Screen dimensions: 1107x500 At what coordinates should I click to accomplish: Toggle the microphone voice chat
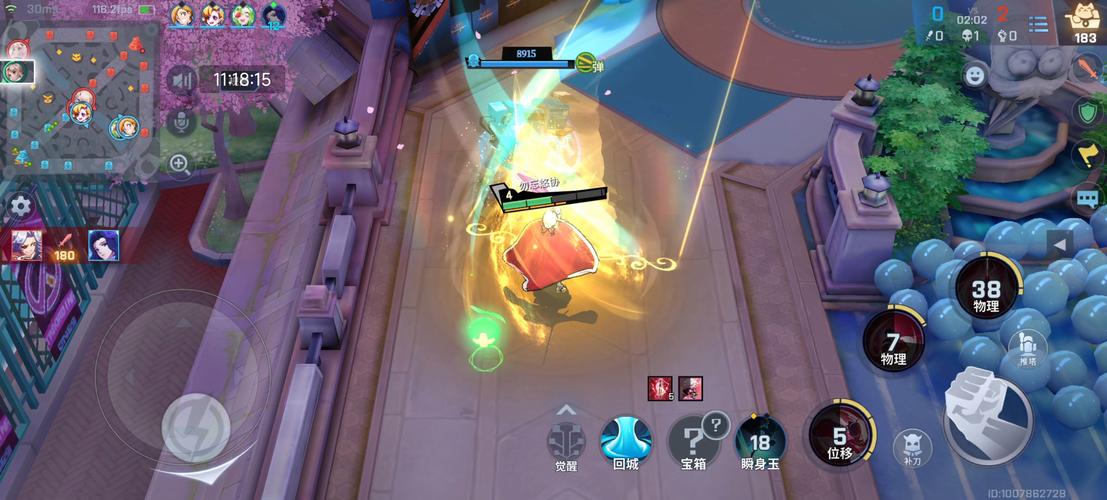(181, 122)
